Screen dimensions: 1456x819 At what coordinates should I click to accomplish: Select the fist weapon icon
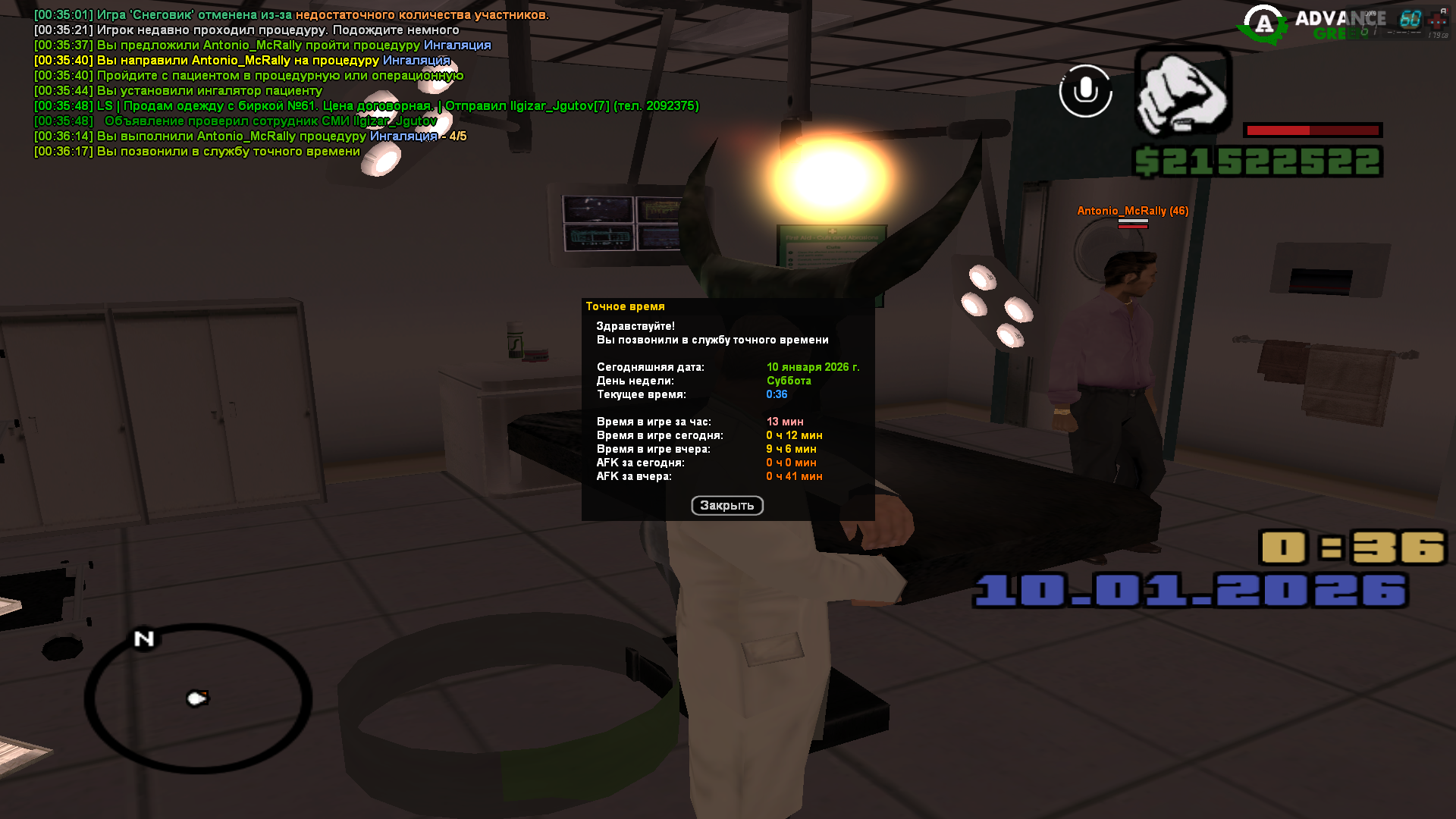coord(1183,91)
